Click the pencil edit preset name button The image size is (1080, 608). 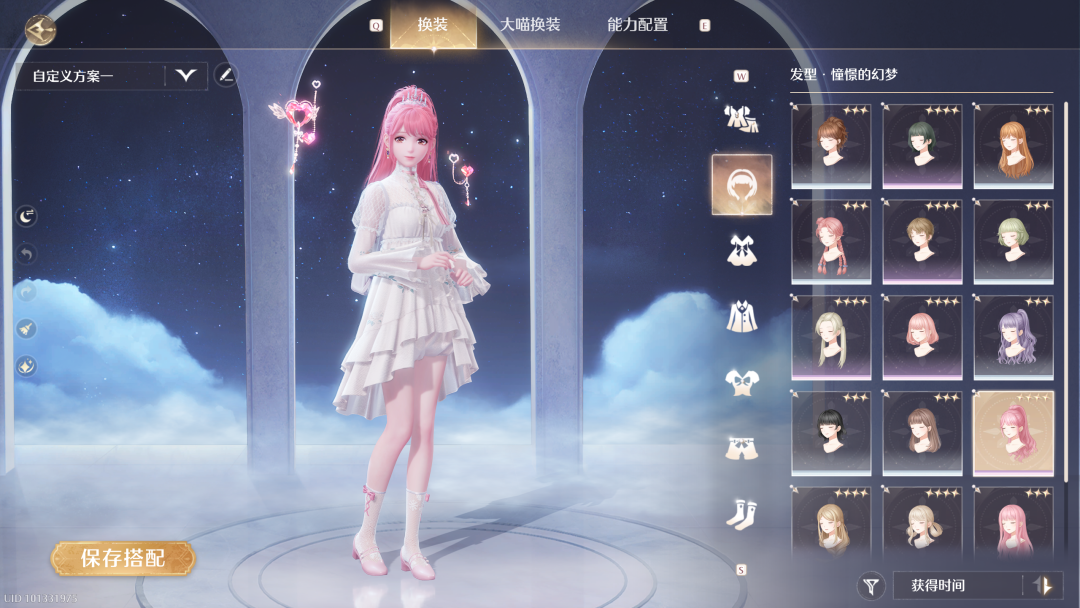coord(226,75)
